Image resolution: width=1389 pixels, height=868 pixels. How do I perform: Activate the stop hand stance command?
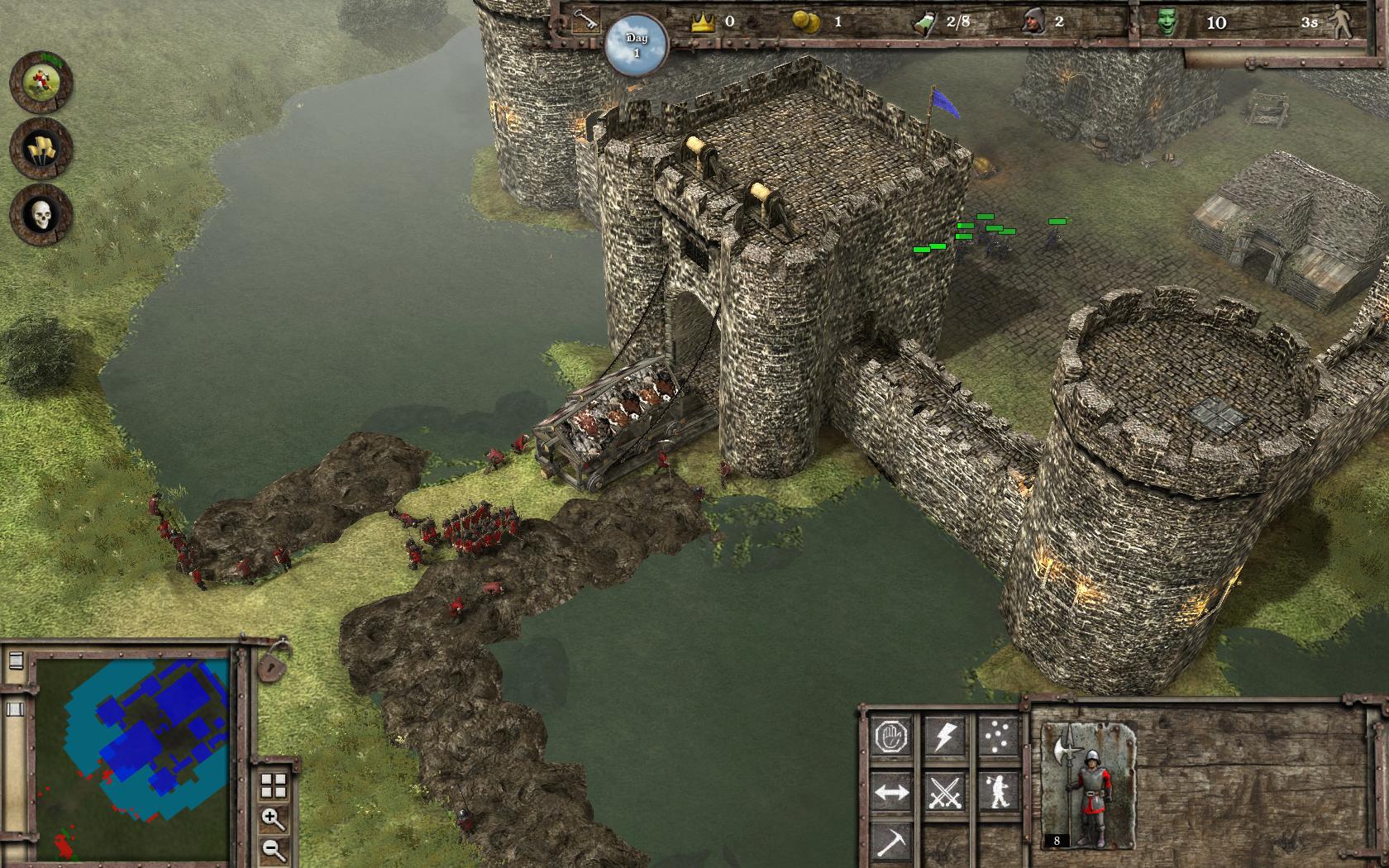[891, 735]
